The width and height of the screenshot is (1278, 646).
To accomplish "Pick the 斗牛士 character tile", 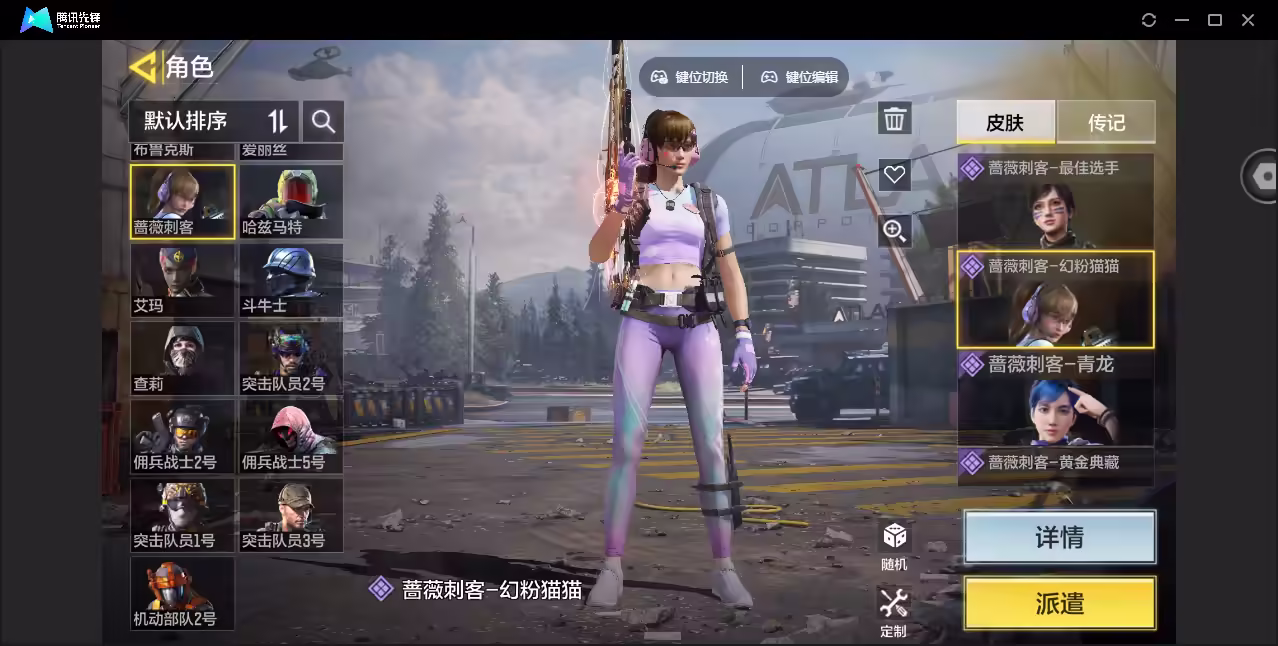I will click(291, 280).
